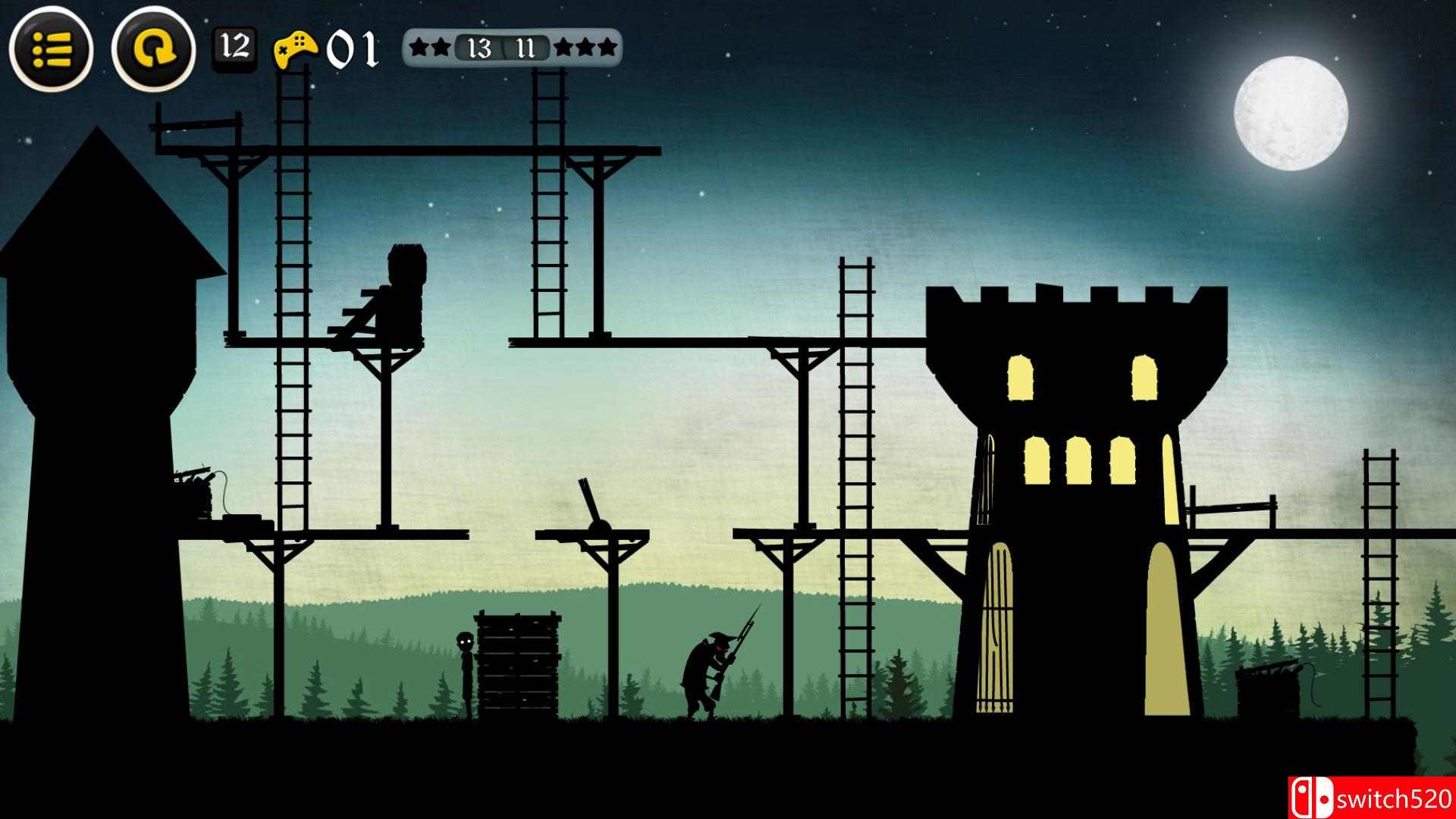The image size is (1456, 819).
Task: Click the yellow gamepad icon
Action: [x=297, y=48]
